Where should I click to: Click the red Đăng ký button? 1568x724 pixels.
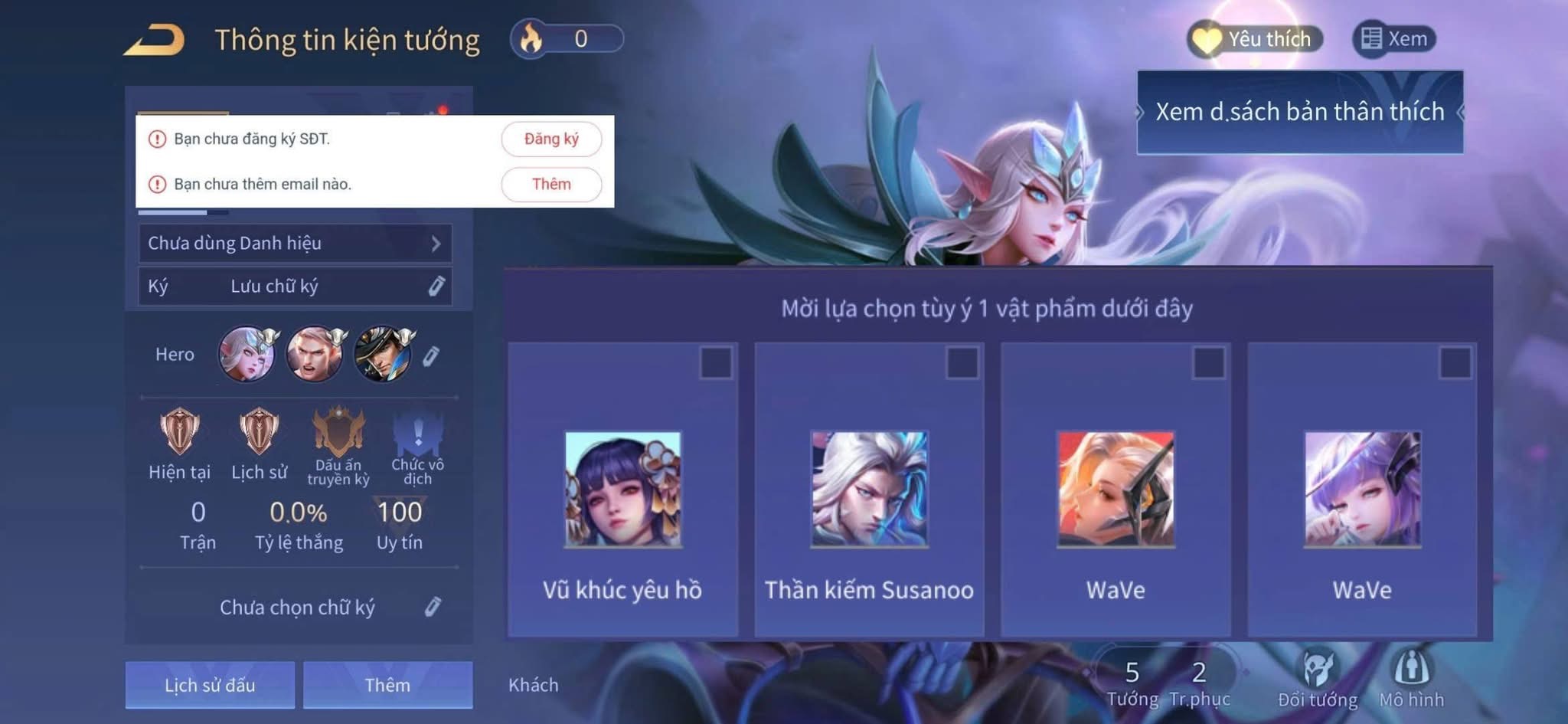point(551,139)
